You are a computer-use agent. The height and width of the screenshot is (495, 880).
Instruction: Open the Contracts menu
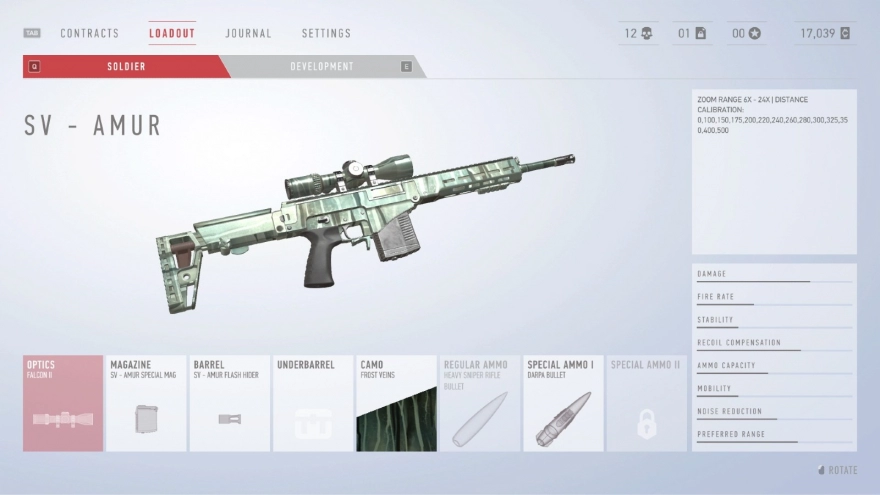[x=89, y=33]
